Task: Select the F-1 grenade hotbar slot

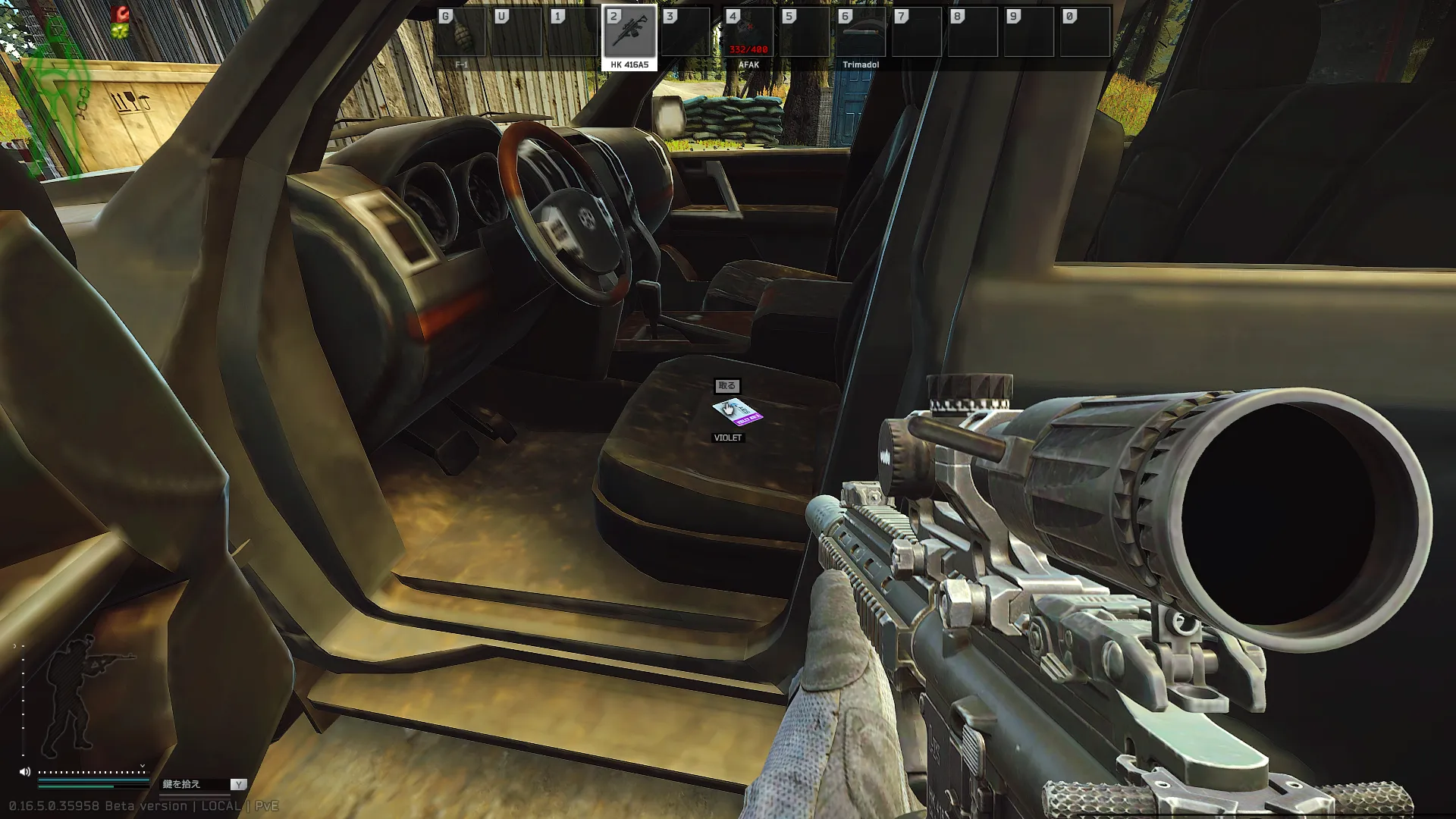Action: 461,33
